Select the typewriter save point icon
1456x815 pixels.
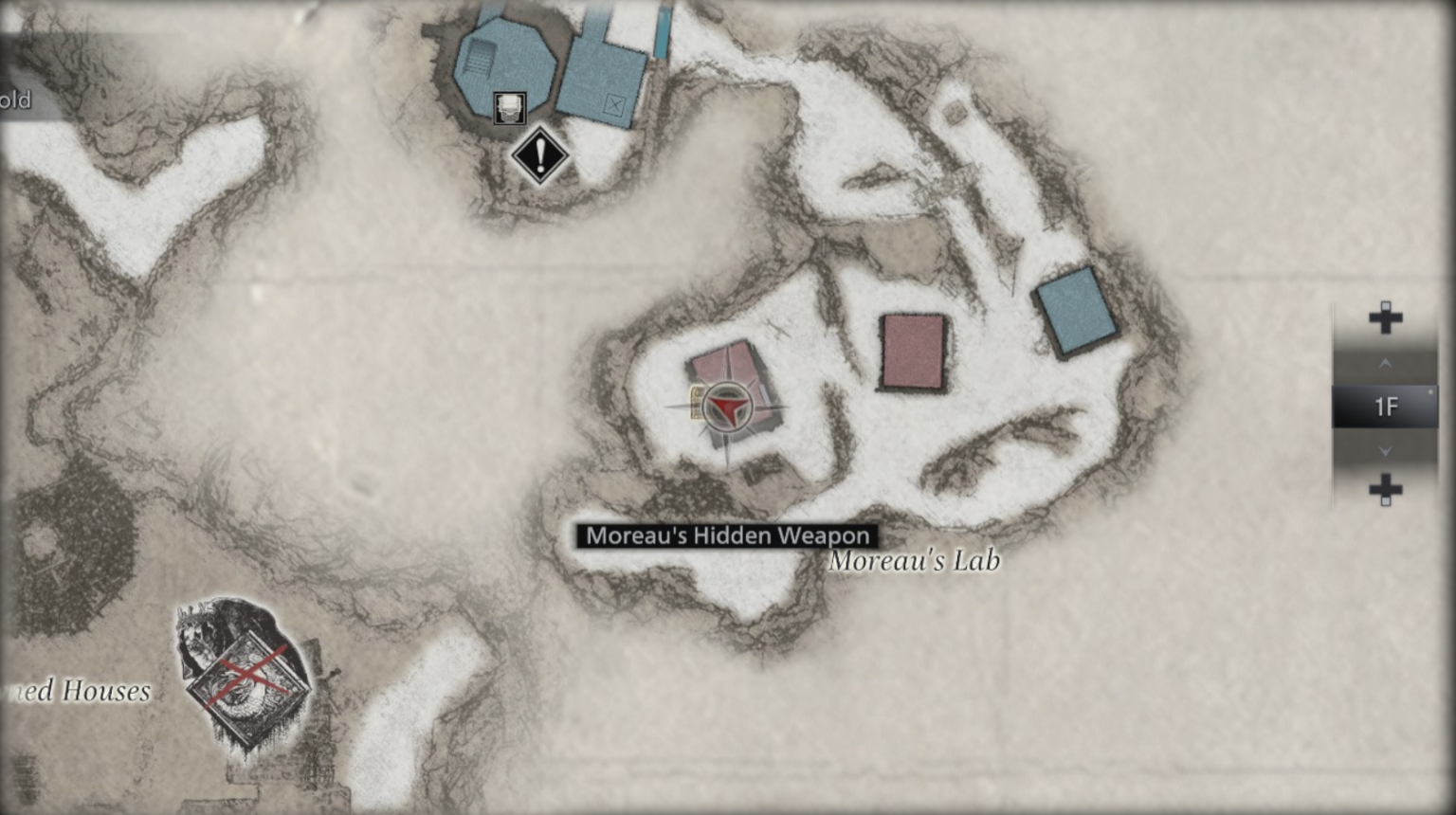click(x=509, y=107)
